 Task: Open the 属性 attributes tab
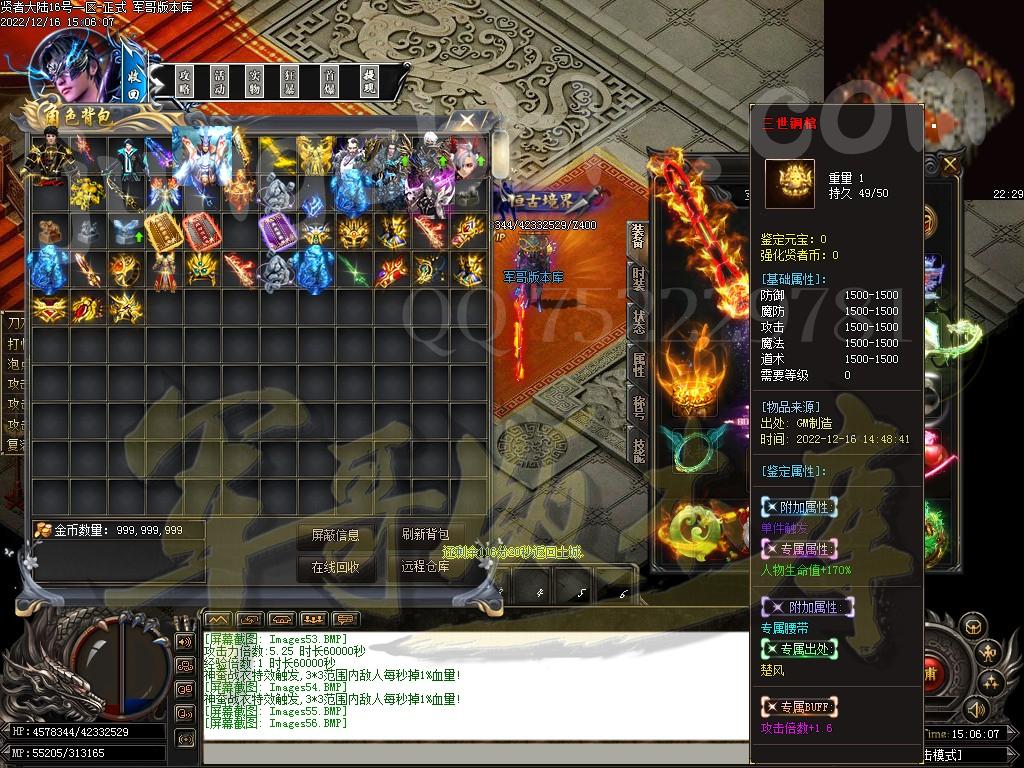coord(638,365)
